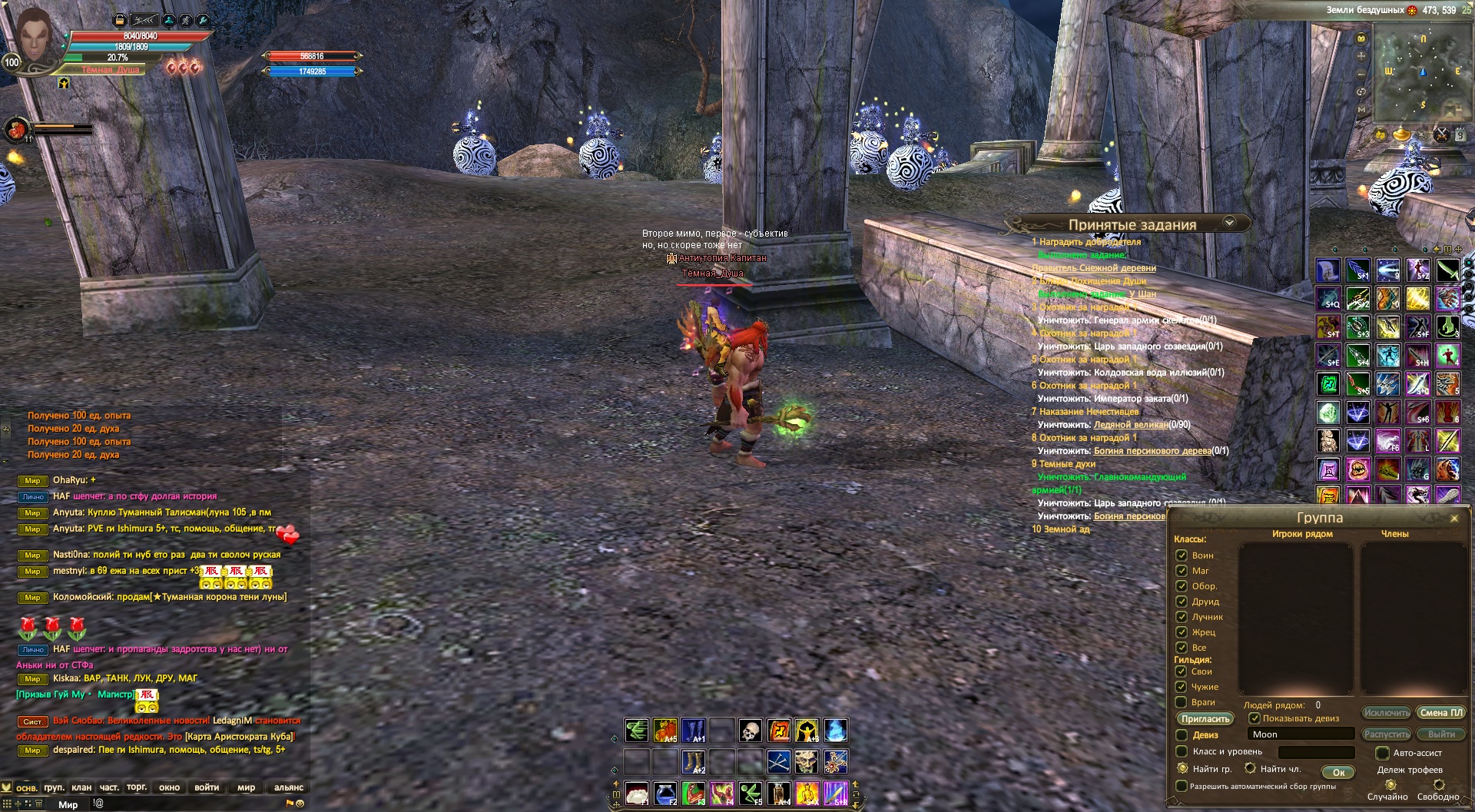Image resolution: width=1475 pixels, height=812 pixels.
Task: Enable the Авто-ассист checkbox
Action: 1383,753
